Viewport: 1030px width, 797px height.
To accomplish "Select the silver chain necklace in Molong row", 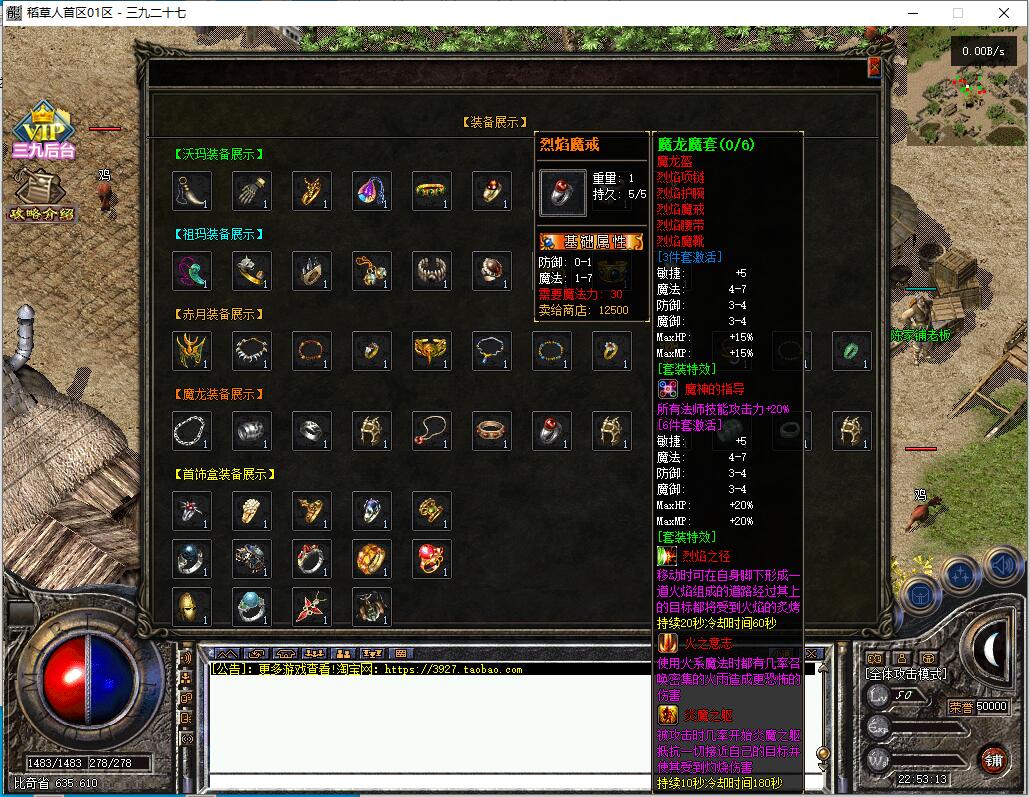I will tap(191, 431).
